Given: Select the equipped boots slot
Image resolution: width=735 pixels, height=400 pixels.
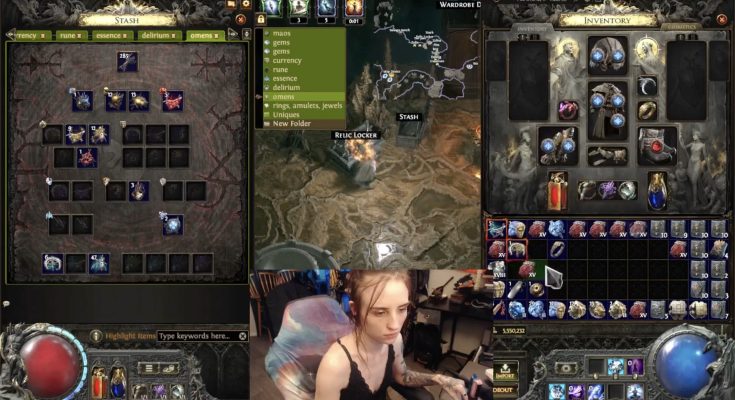Looking at the screenshot, I should pos(657,145).
